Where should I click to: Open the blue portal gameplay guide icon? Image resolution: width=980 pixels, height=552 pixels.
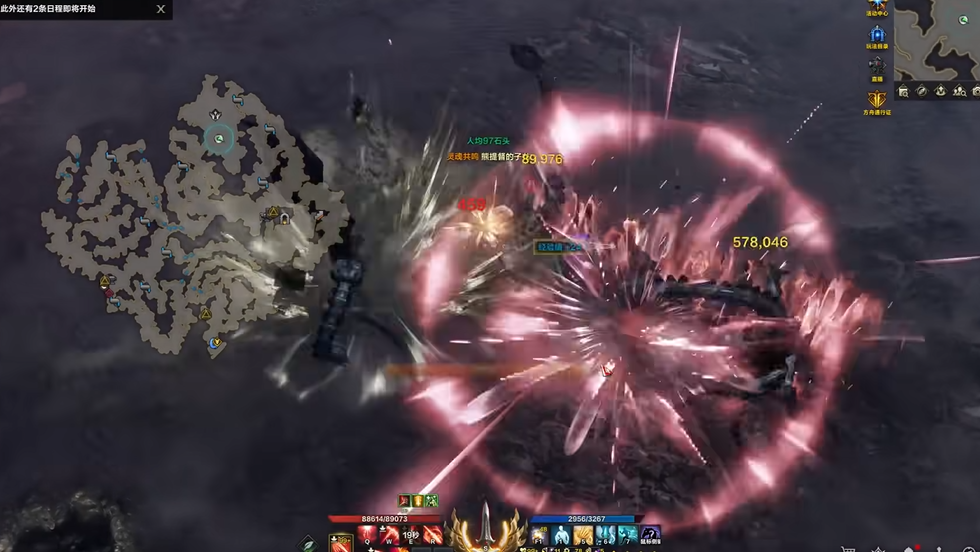(877, 35)
